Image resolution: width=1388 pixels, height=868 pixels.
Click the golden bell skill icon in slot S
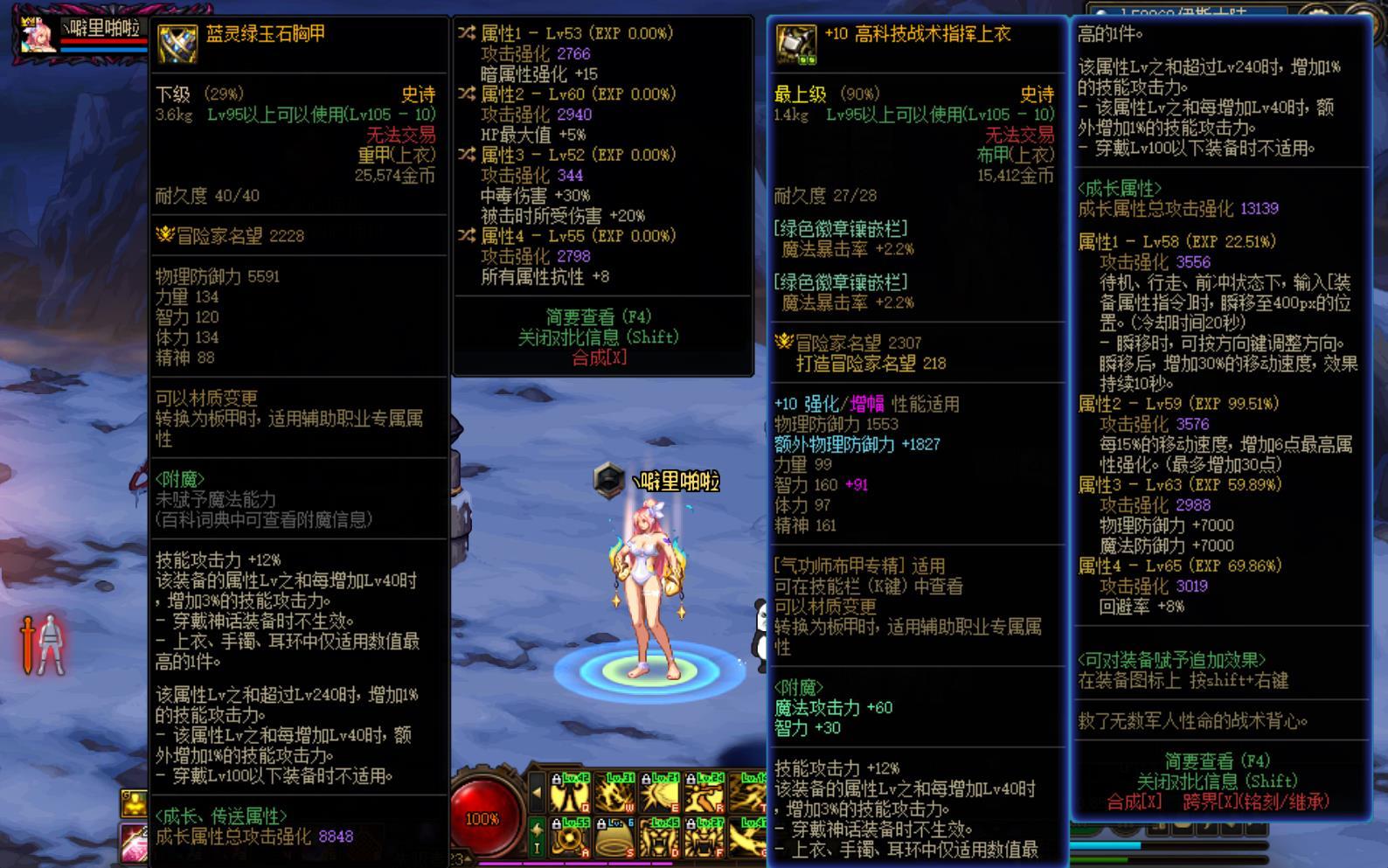pyautogui.click(x=614, y=838)
